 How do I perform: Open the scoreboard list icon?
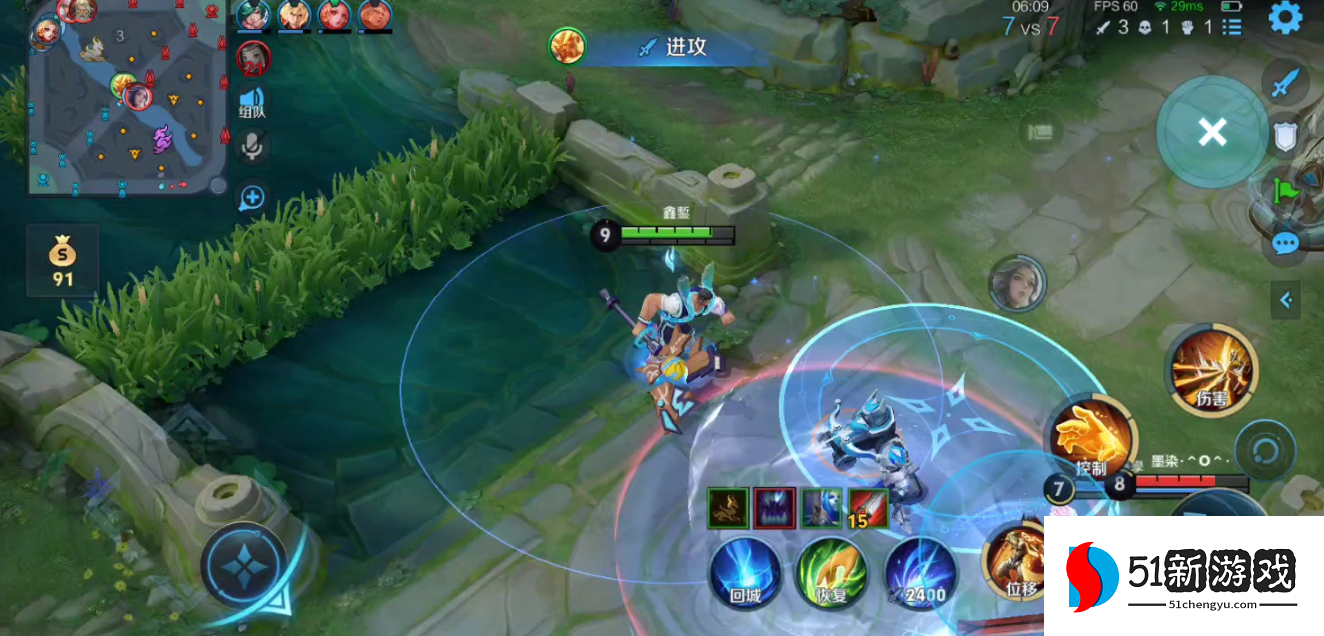(1232, 27)
